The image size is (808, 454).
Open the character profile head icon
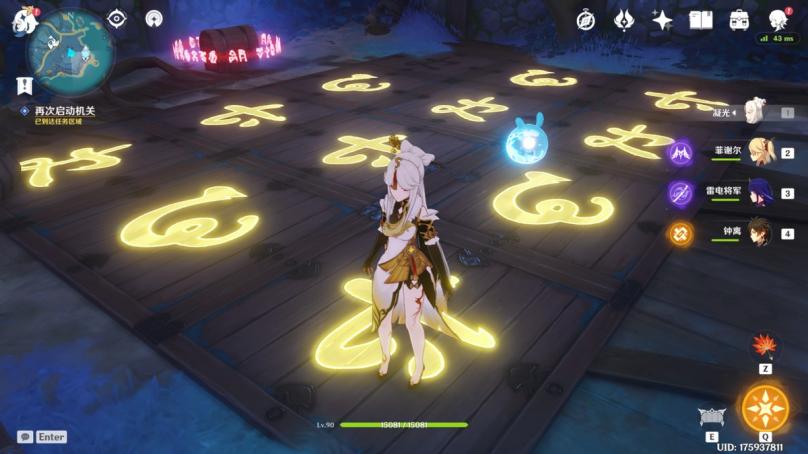(x=777, y=19)
